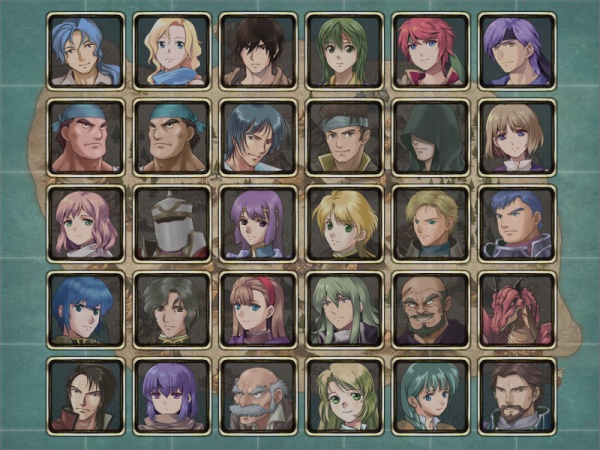Screen dimensions: 600x450
Task: Pick the girl wearing a red headband
Action: coord(258,310)
